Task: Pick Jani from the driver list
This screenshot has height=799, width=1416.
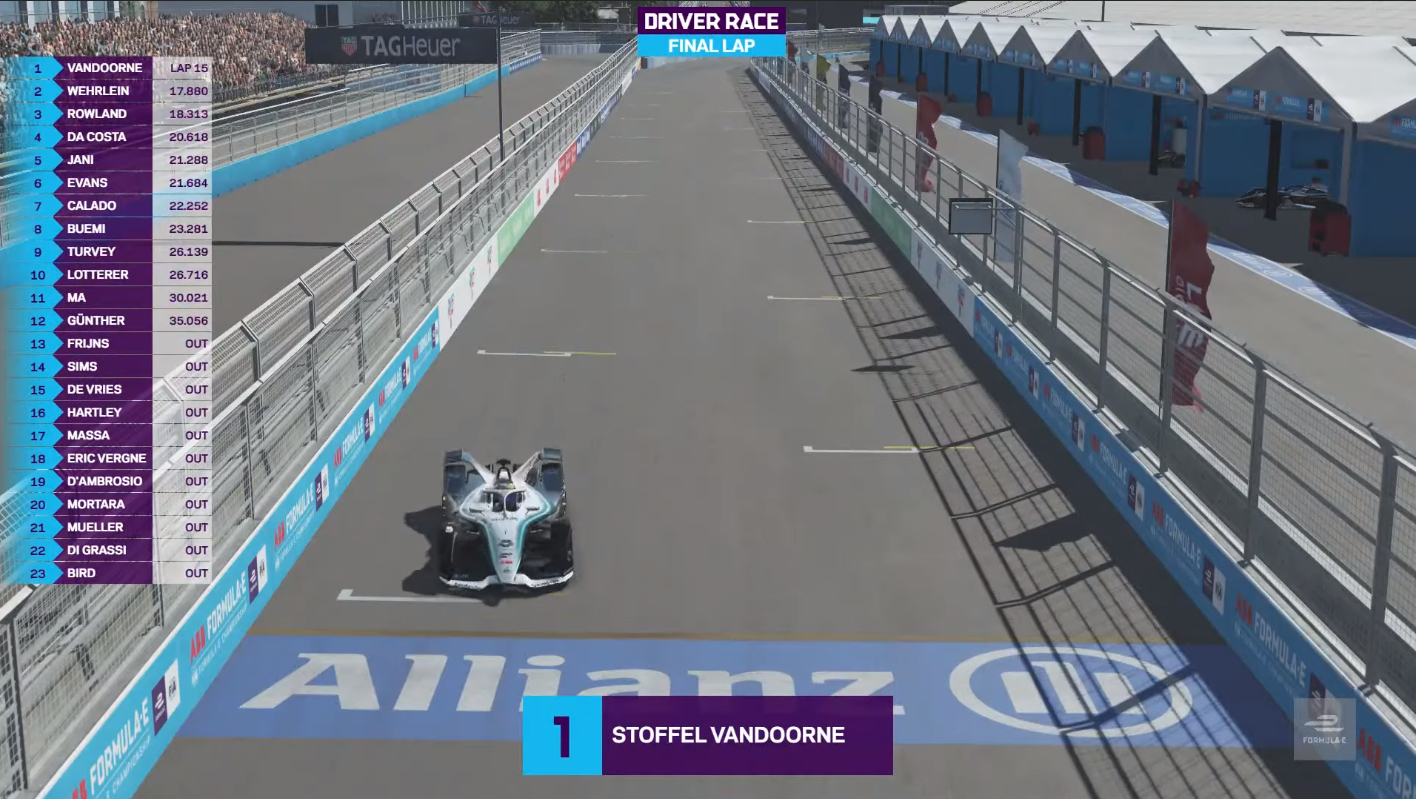Action: click(x=108, y=160)
